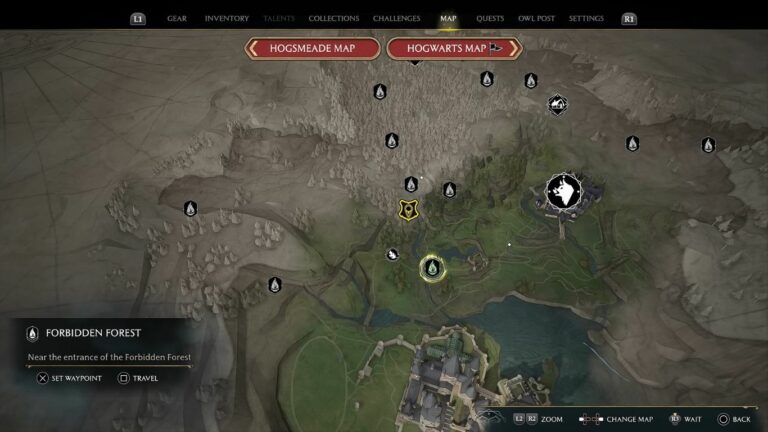Open the Hogwarts Map
This screenshot has height=432, width=768.
tap(454, 48)
